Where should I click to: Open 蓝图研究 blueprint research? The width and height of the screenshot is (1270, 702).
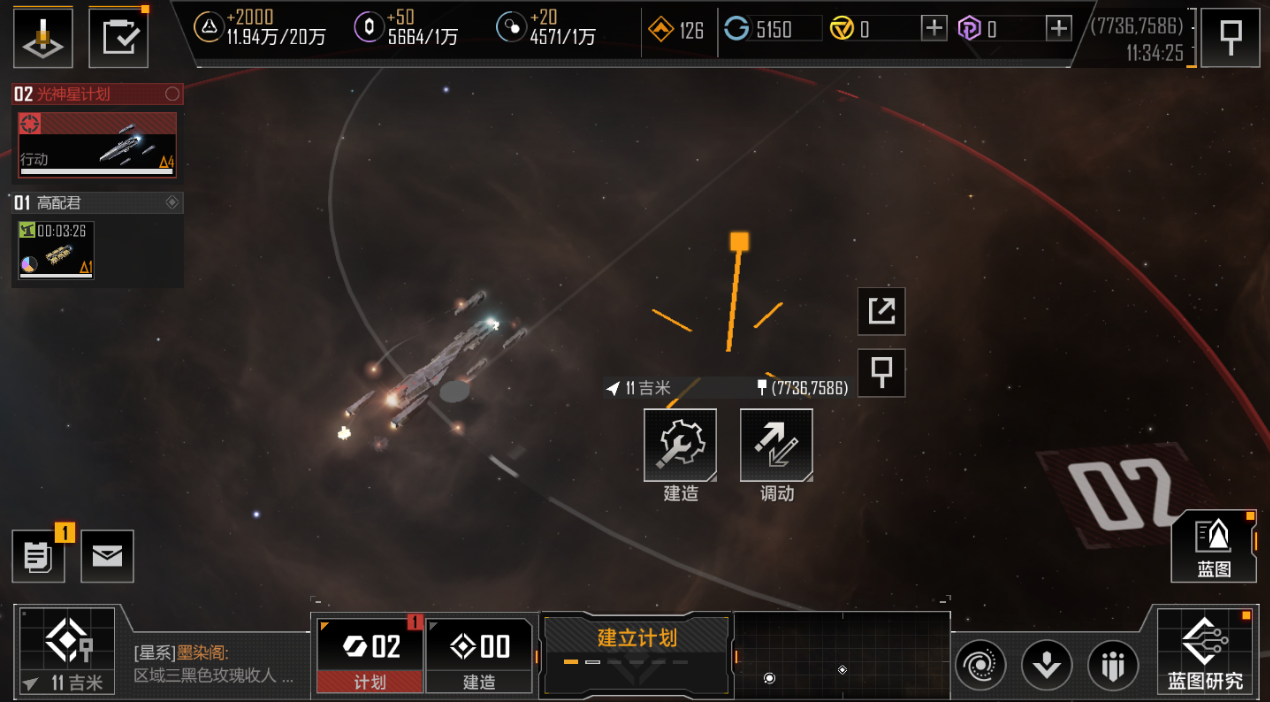click(1205, 652)
